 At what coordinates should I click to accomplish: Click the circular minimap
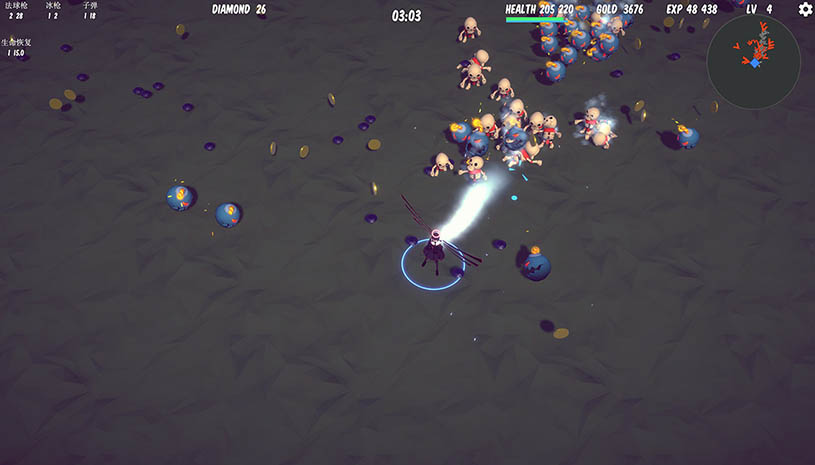(753, 61)
